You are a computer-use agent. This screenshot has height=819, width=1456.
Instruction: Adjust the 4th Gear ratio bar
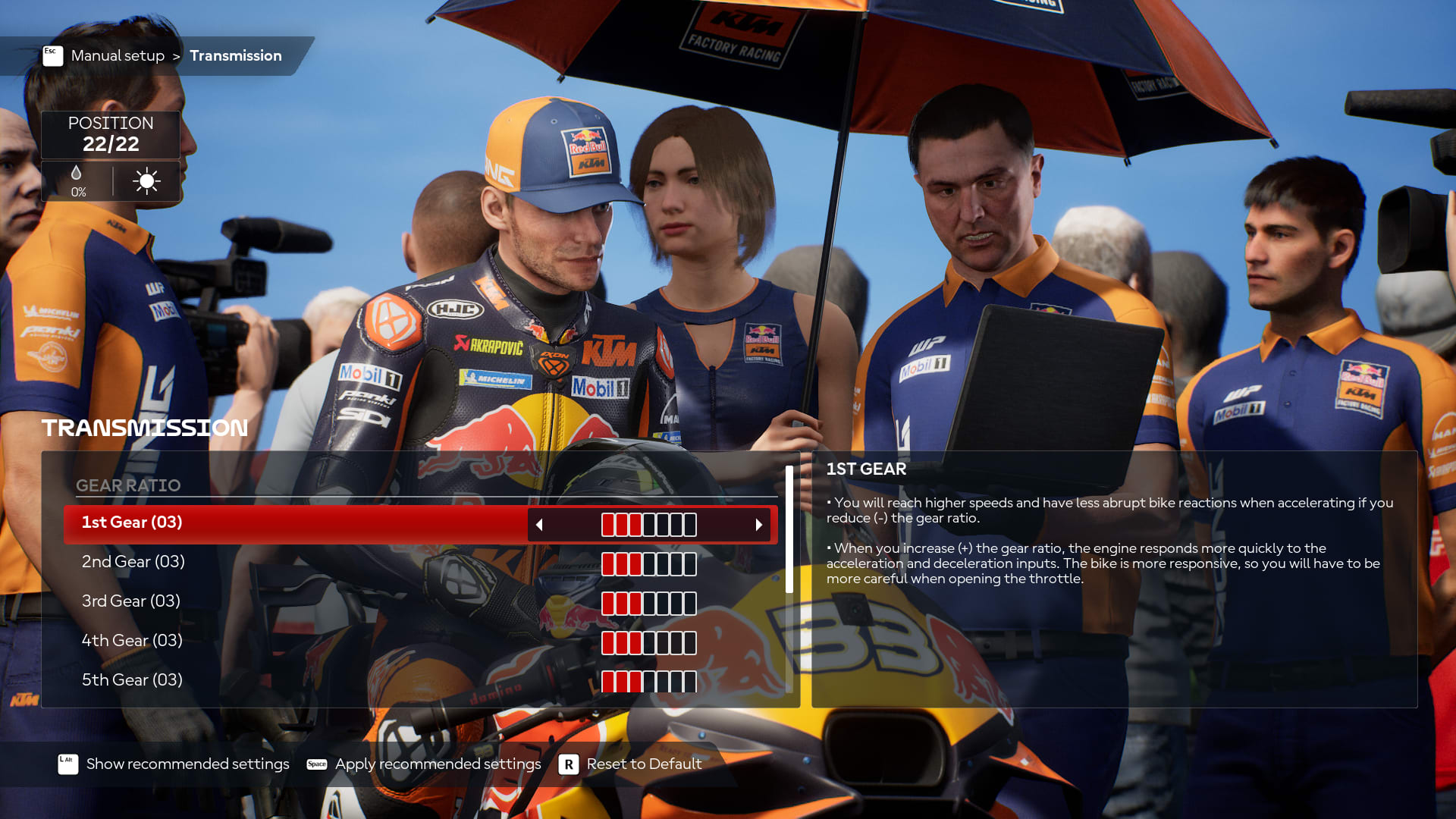pos(649,643)
